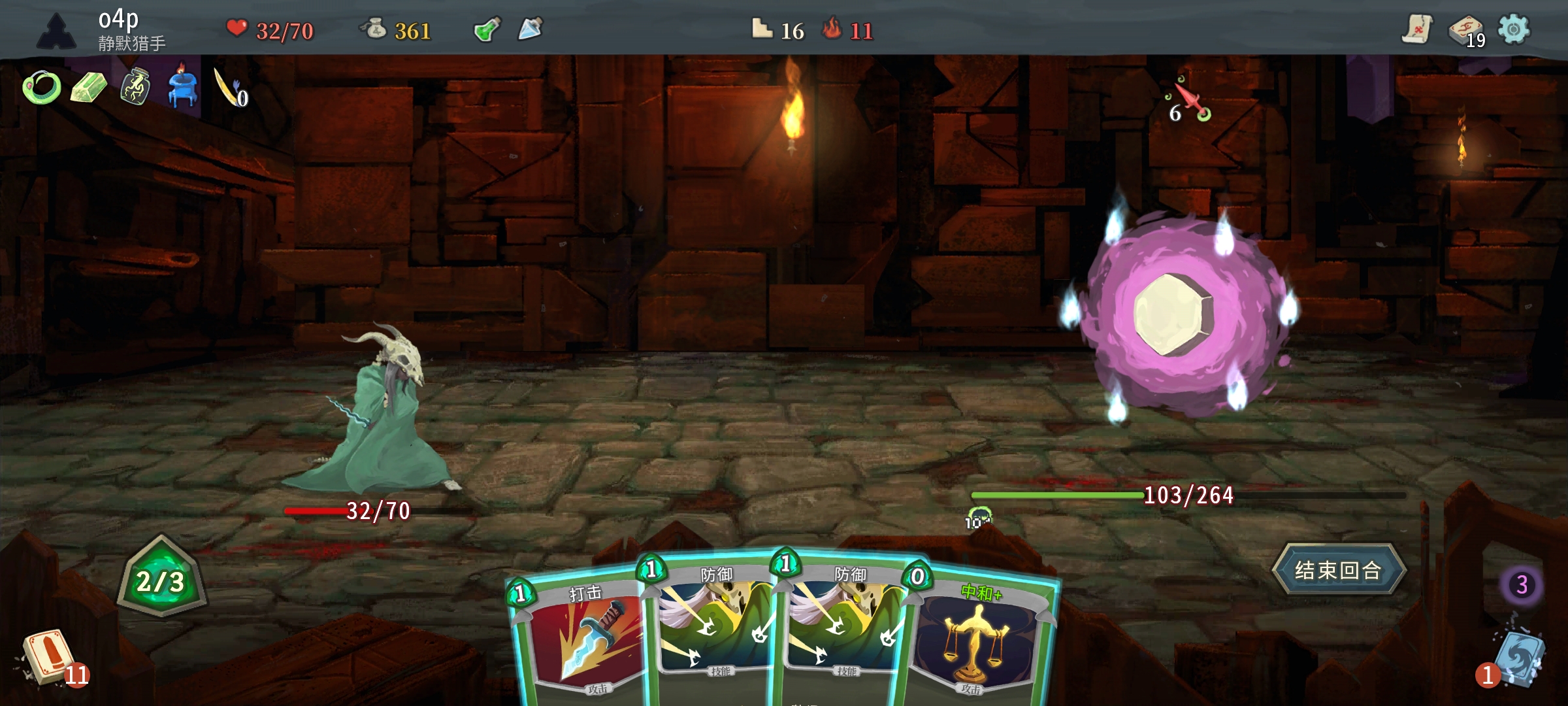View the full deck of 19 cards
1568x706 pixels.
[1465, 31]
